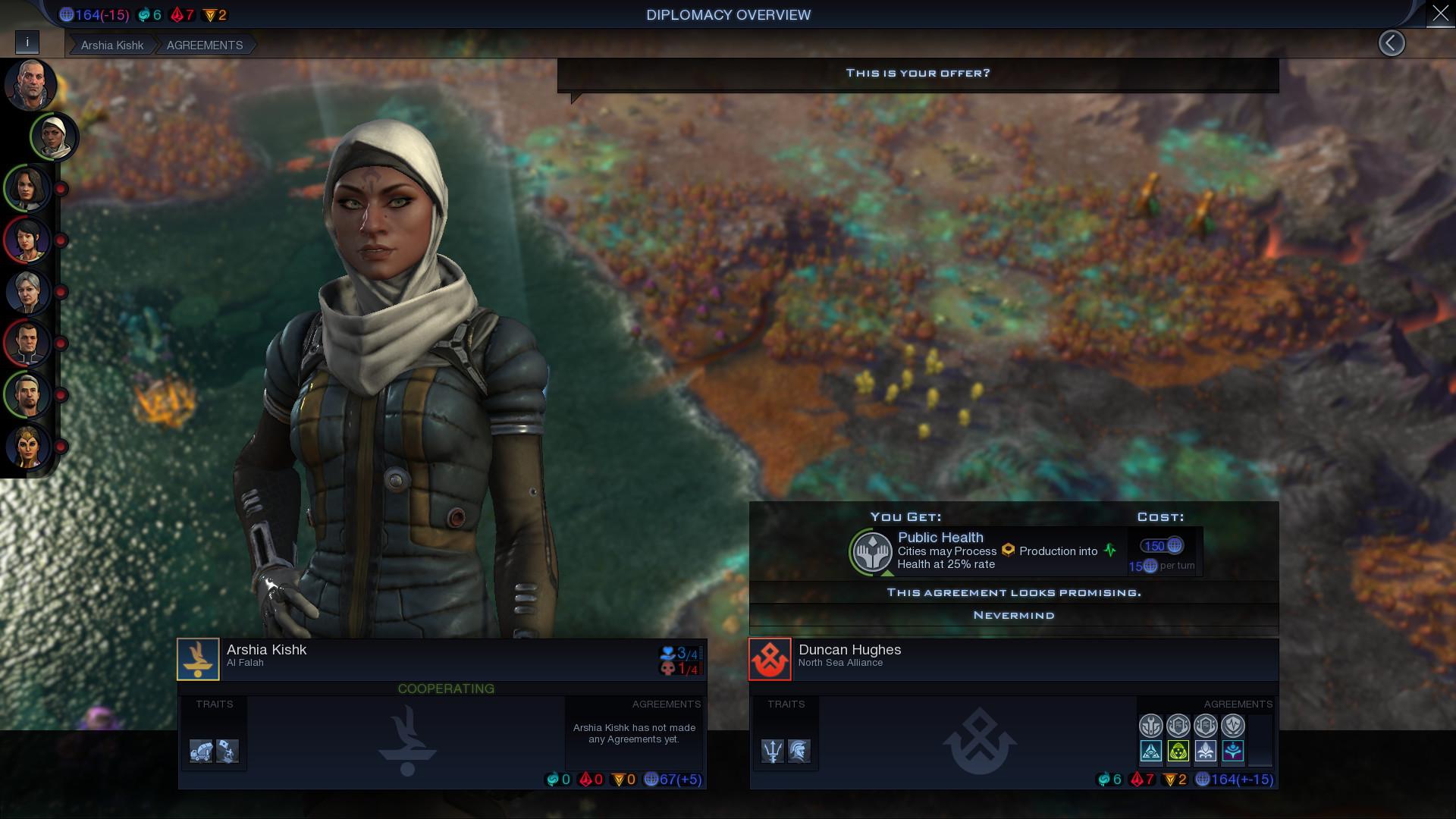Click the North Sea Alliance red faction emblem
The height and width of the screenshot is (819, 1456).
click(769, 658)
